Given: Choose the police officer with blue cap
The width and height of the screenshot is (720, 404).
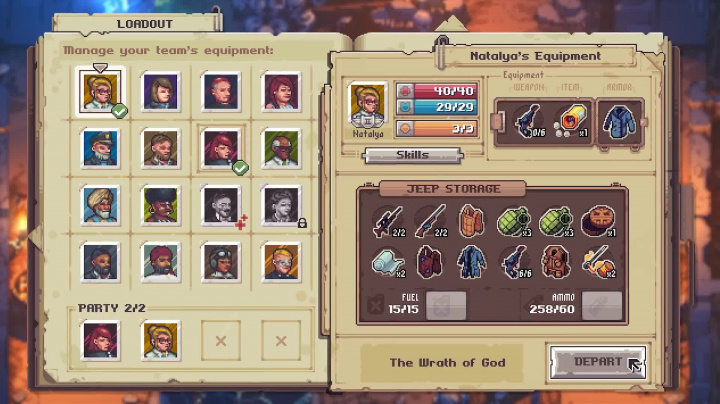Looking at the screenshot, I should [x=100, y=148].
